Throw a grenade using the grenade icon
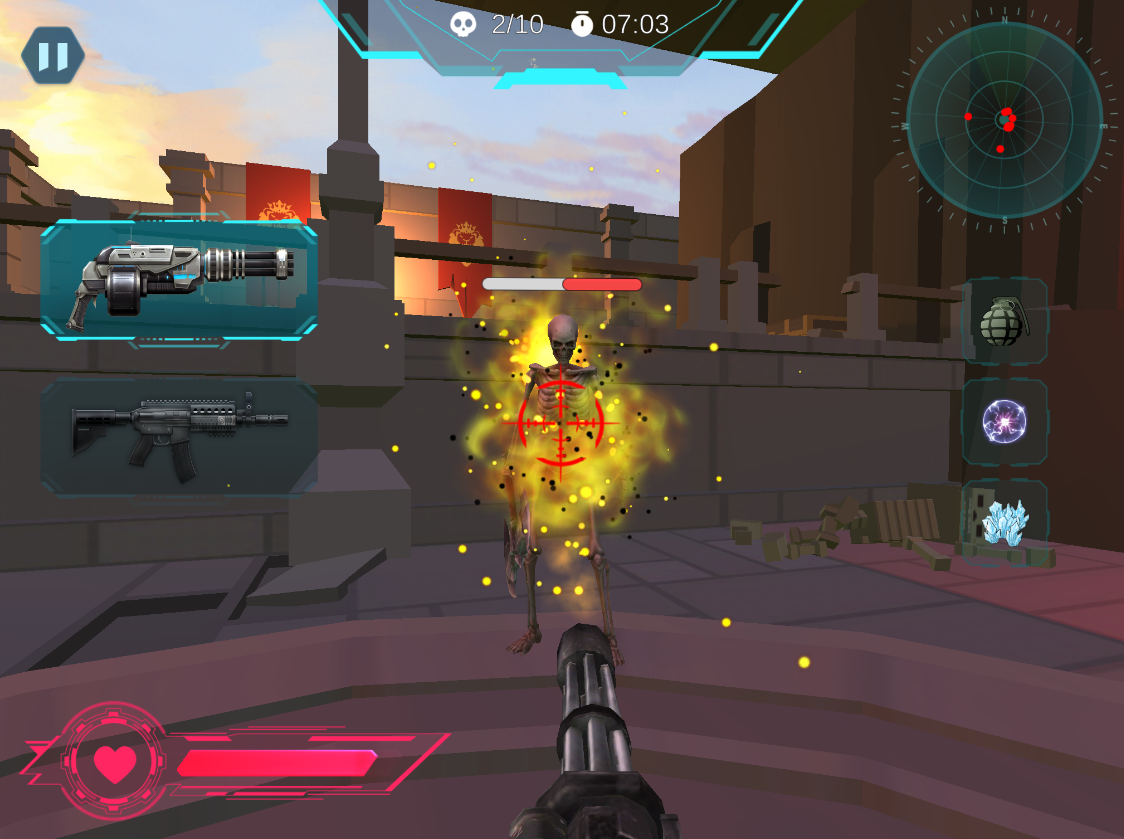1124x839 pixels. point(1004,321)
